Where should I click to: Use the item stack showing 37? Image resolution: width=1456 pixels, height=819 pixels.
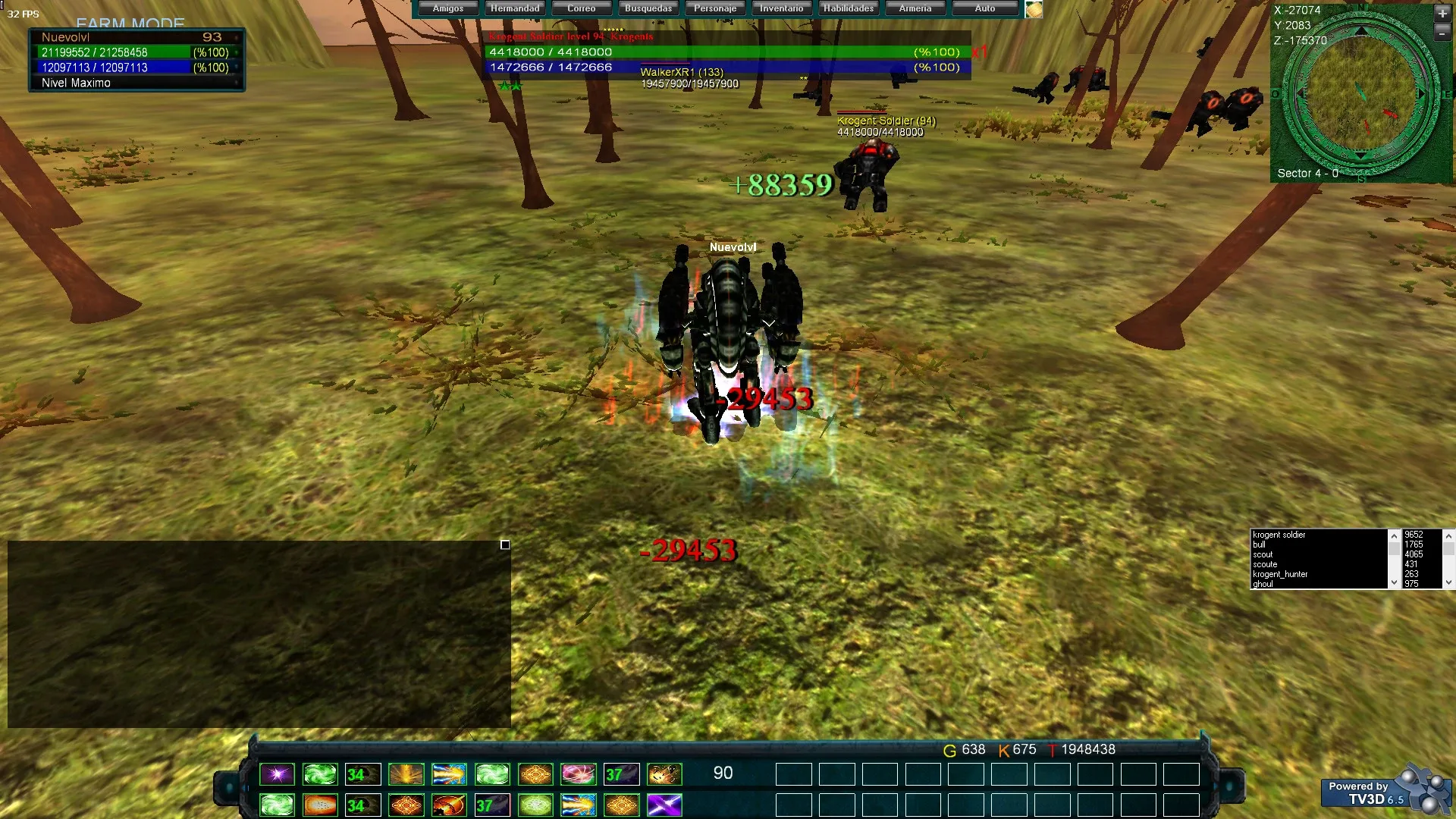click(622, 773)
